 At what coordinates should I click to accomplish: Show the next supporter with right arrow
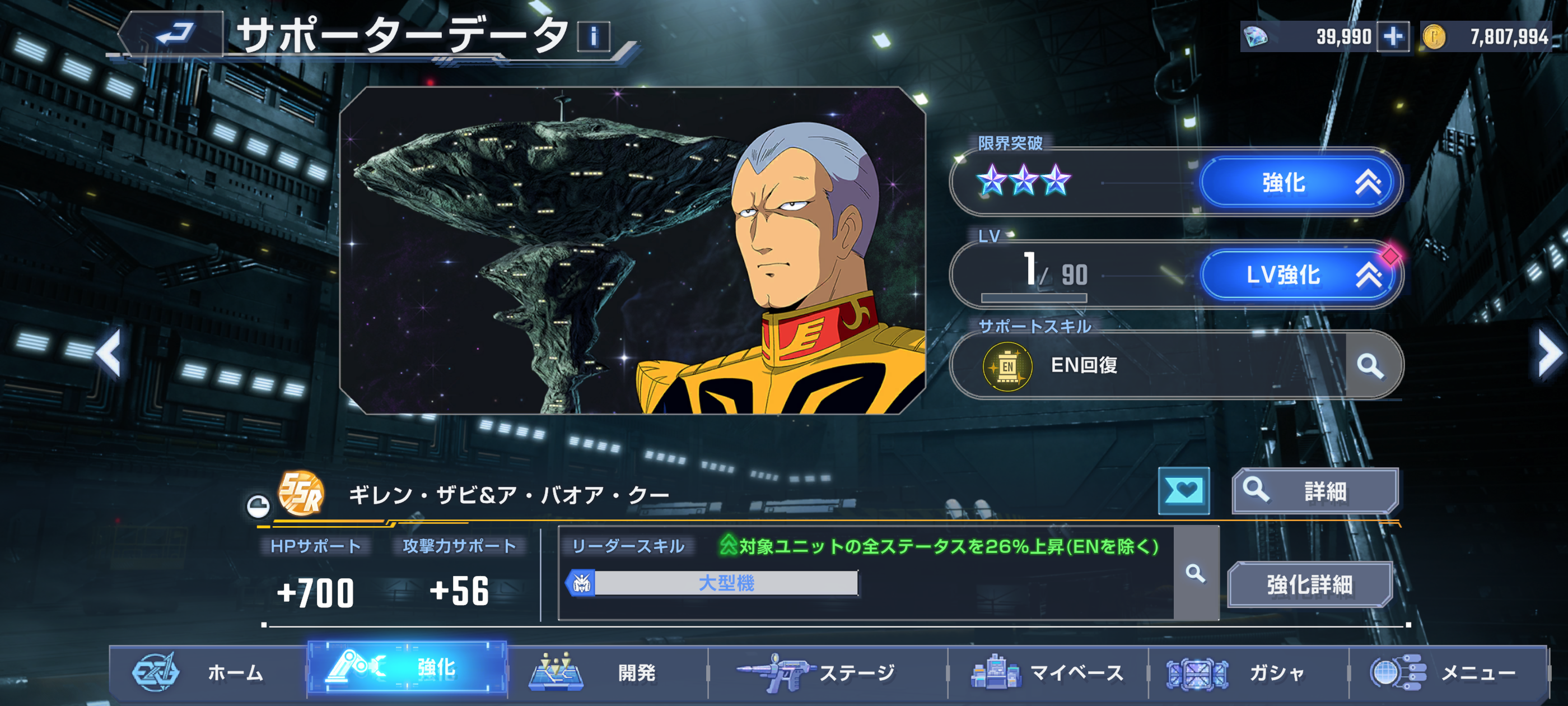pyautogui.click(x=1548, y=354)
